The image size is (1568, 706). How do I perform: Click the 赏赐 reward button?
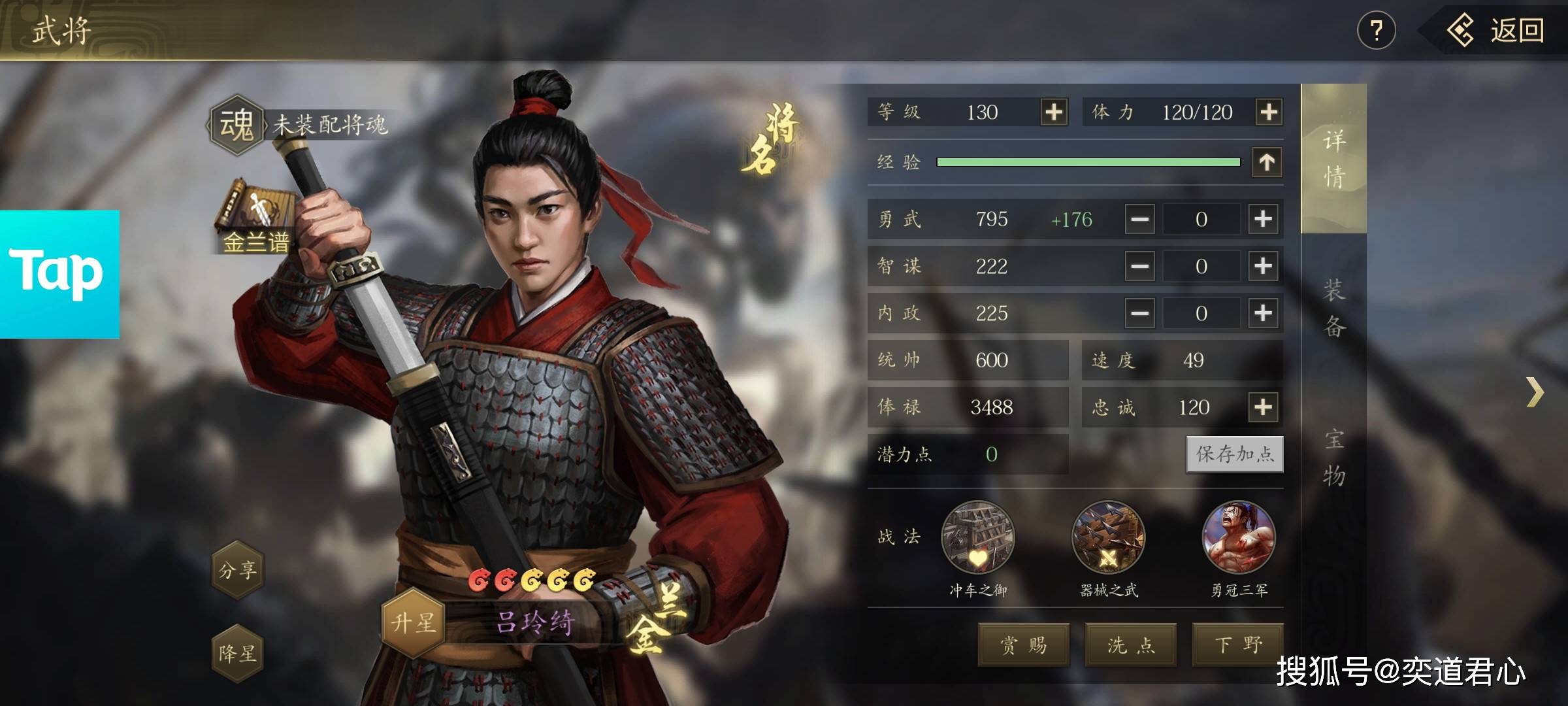1023,645
